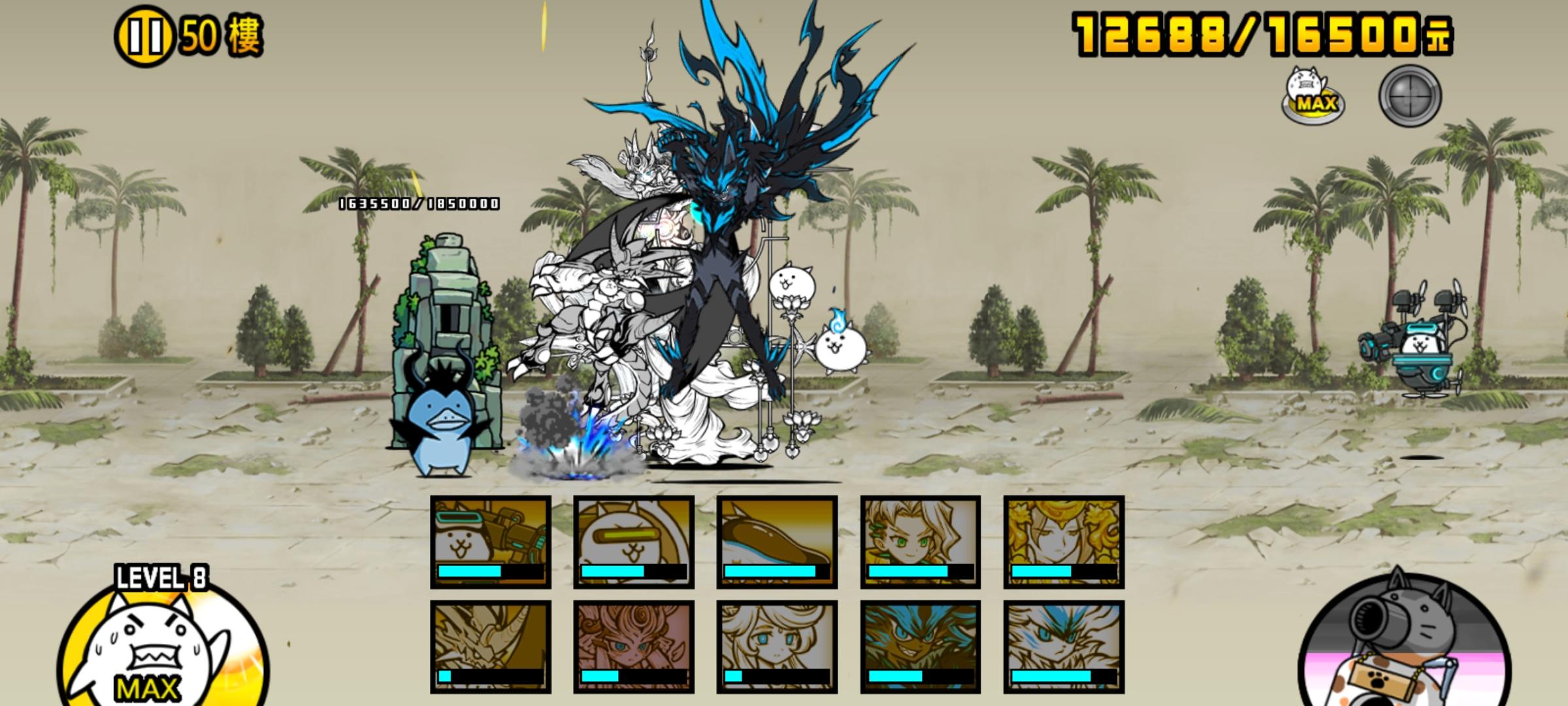
Task: Select the 50 樓 stage label
Action: [216, 36]
